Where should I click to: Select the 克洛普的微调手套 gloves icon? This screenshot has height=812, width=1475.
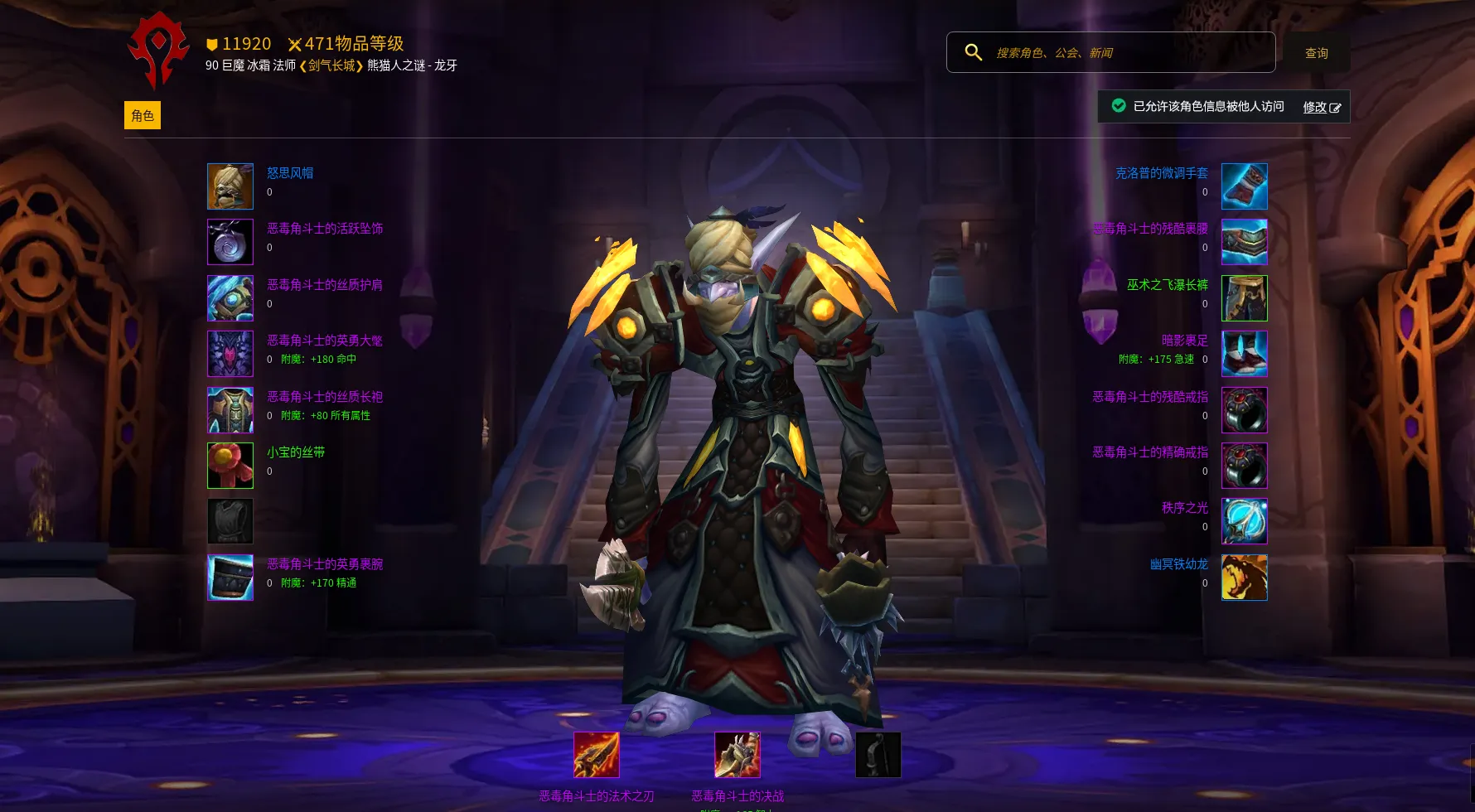point(1244,186)
